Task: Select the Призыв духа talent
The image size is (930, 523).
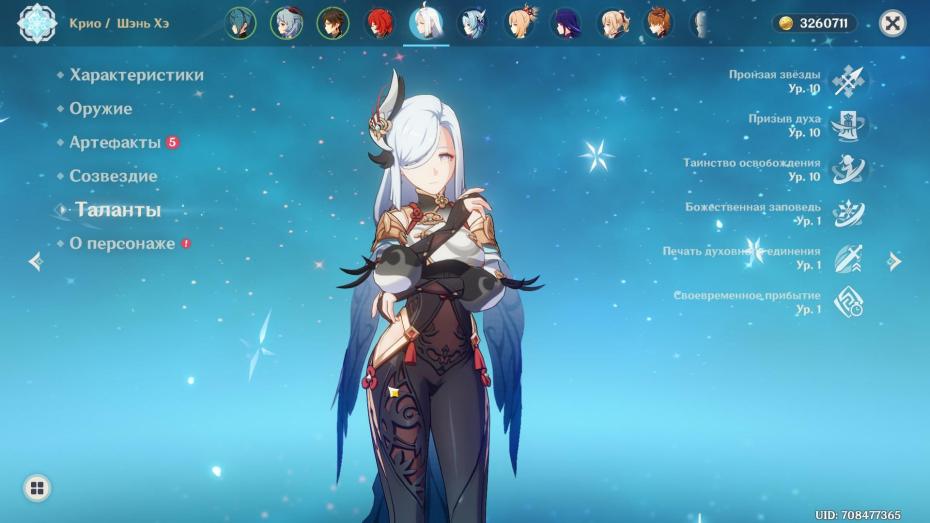Action: [x=849, y=125]
